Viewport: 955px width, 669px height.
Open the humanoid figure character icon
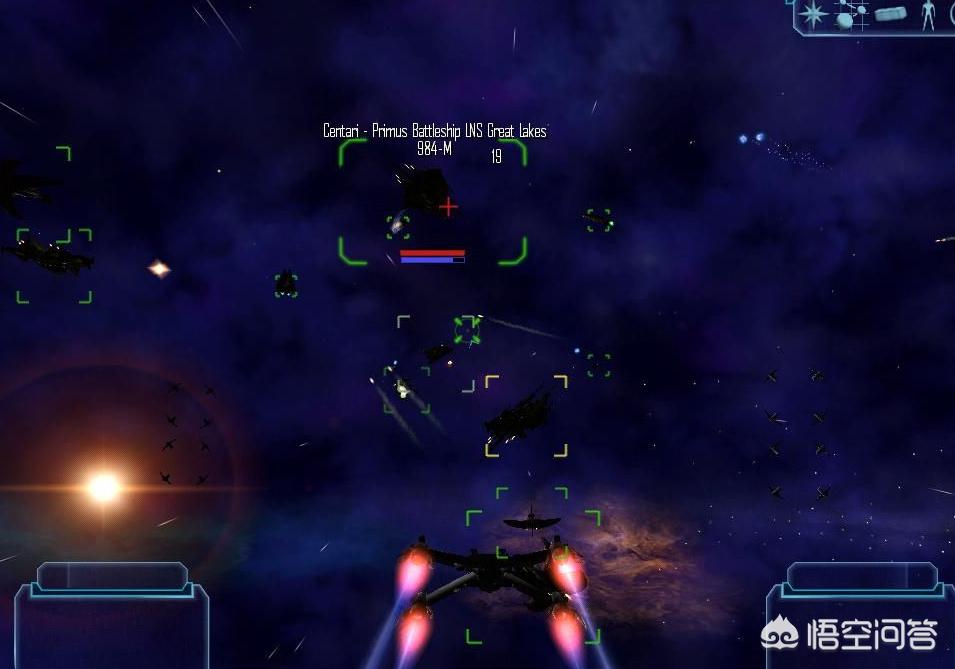(x=928, y=14)
